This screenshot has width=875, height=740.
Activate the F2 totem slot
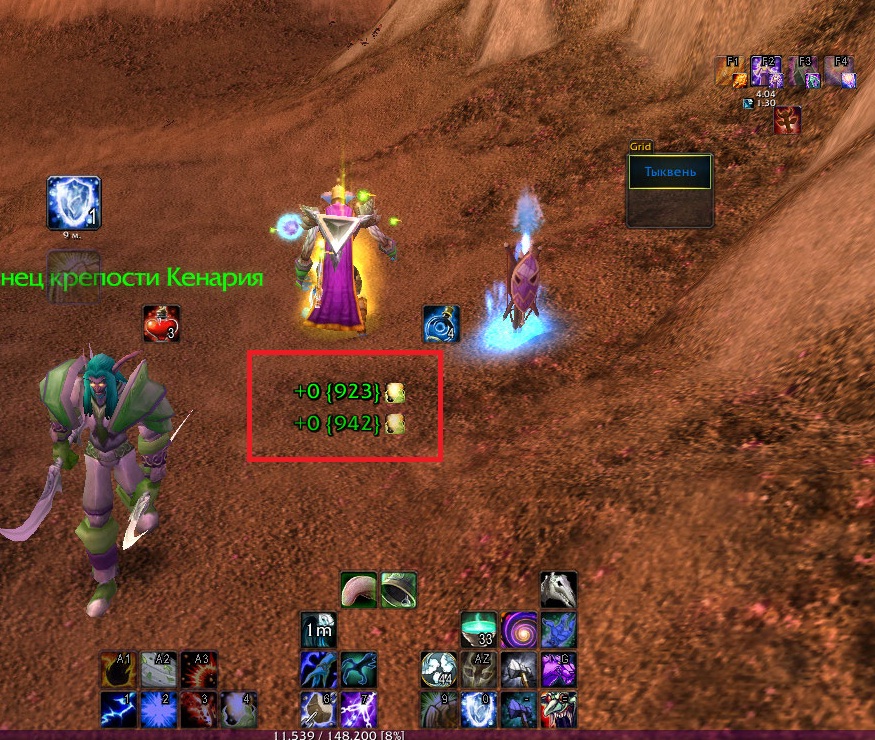[x=766, y=71]
